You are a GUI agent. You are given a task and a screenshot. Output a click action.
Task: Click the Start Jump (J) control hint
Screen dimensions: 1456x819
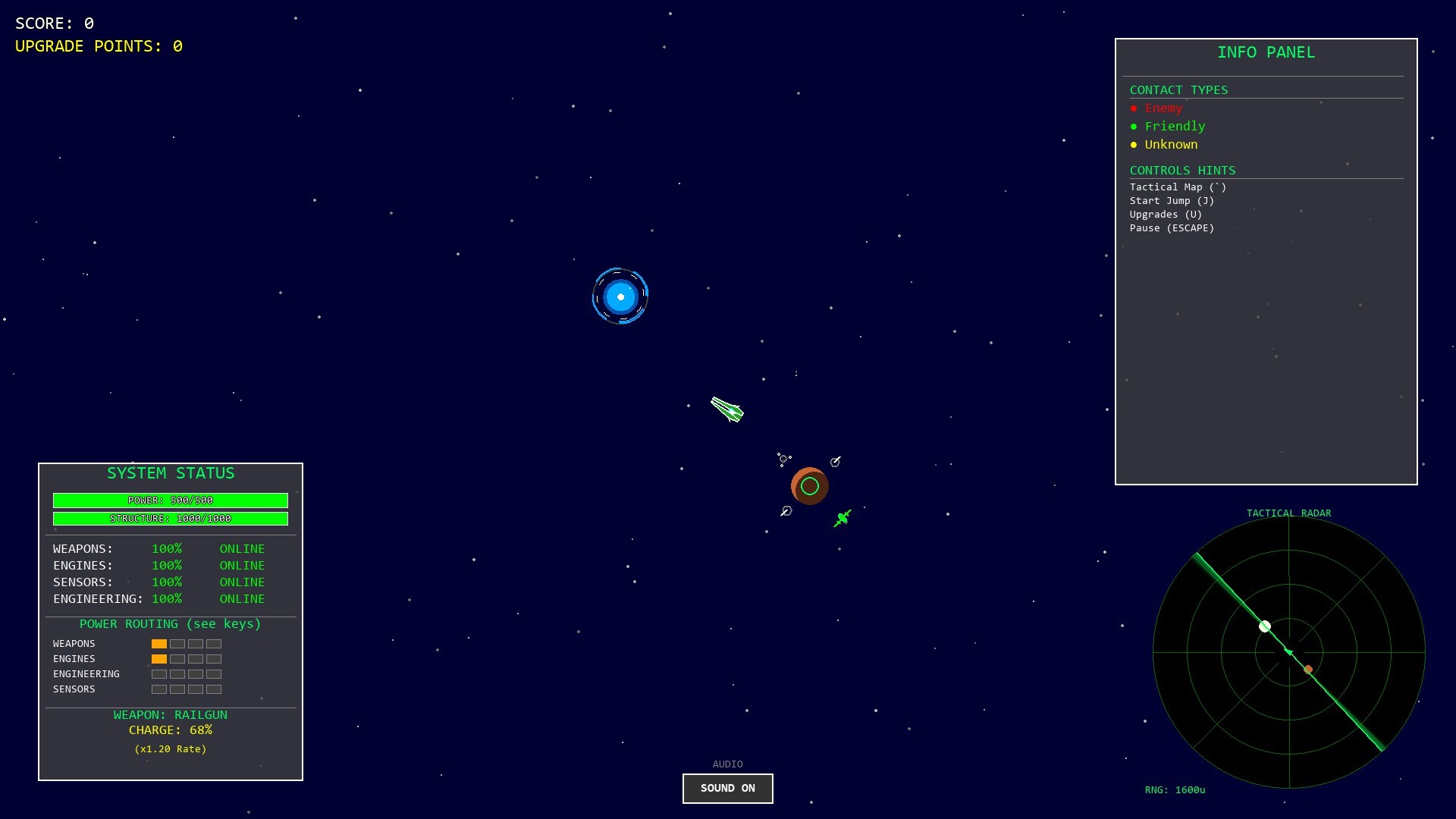coord(1172,200)
